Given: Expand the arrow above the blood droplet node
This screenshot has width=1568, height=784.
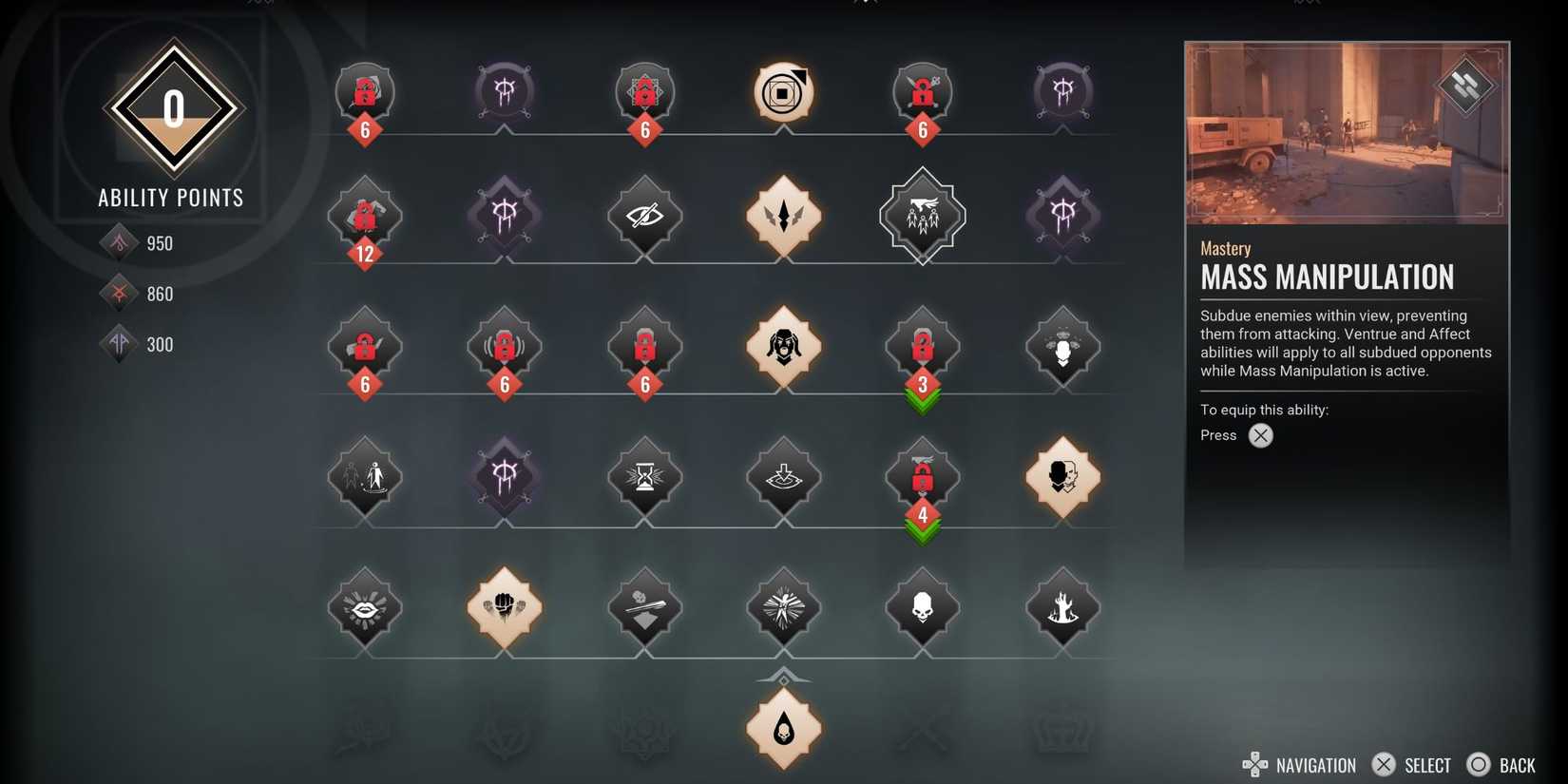Looking at the screenshot, I should (x=783, y=677).
